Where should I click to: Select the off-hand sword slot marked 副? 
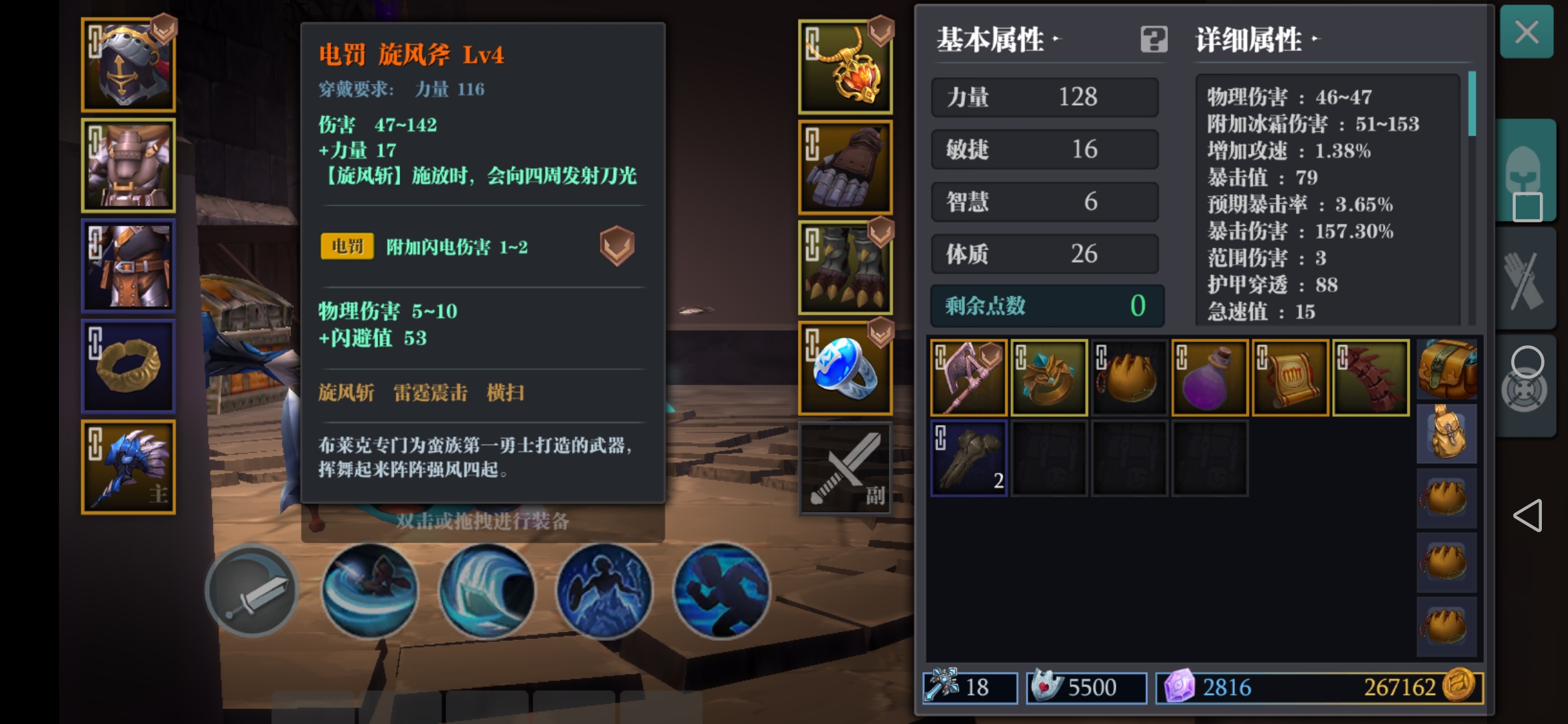pyautogui.click(x=846, y=467)
